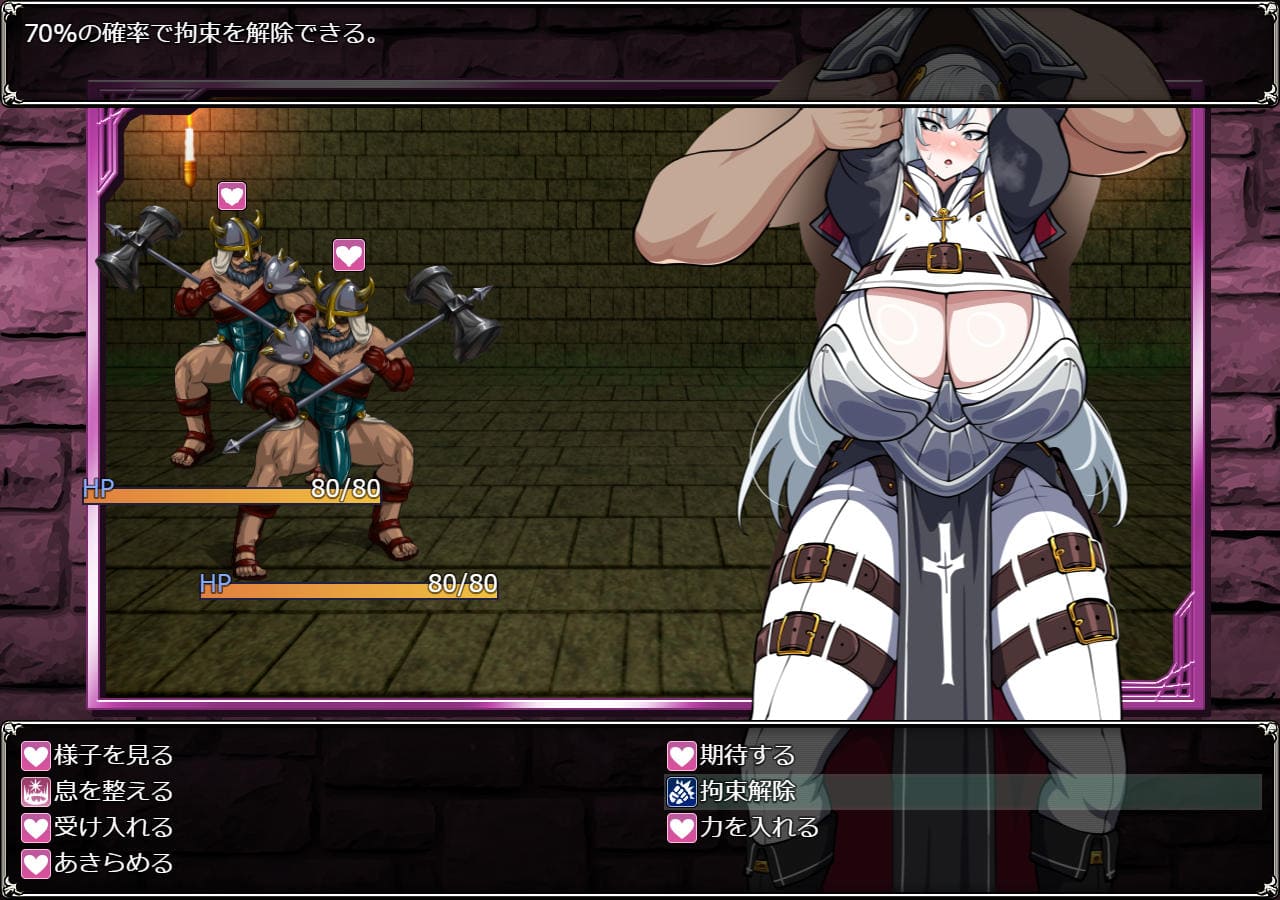Select the 力を入れる option

point(758,827)
